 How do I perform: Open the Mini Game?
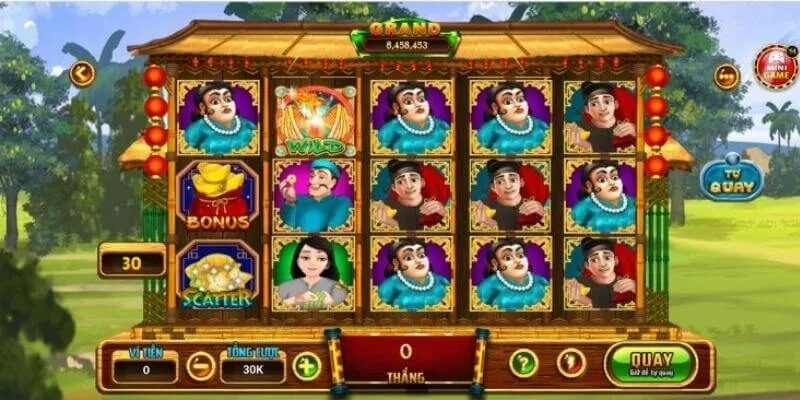775,67
